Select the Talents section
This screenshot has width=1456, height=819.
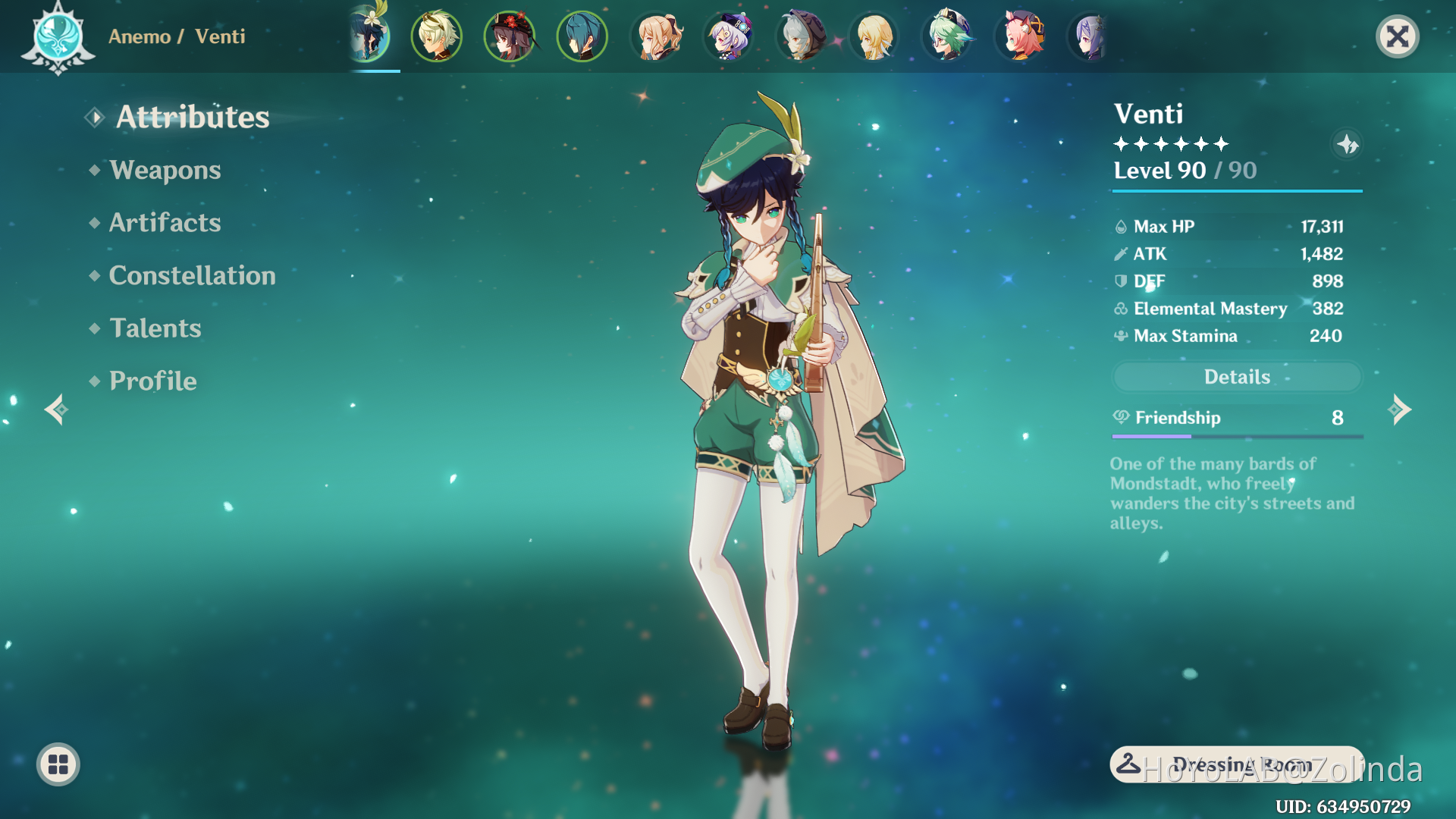155,328
